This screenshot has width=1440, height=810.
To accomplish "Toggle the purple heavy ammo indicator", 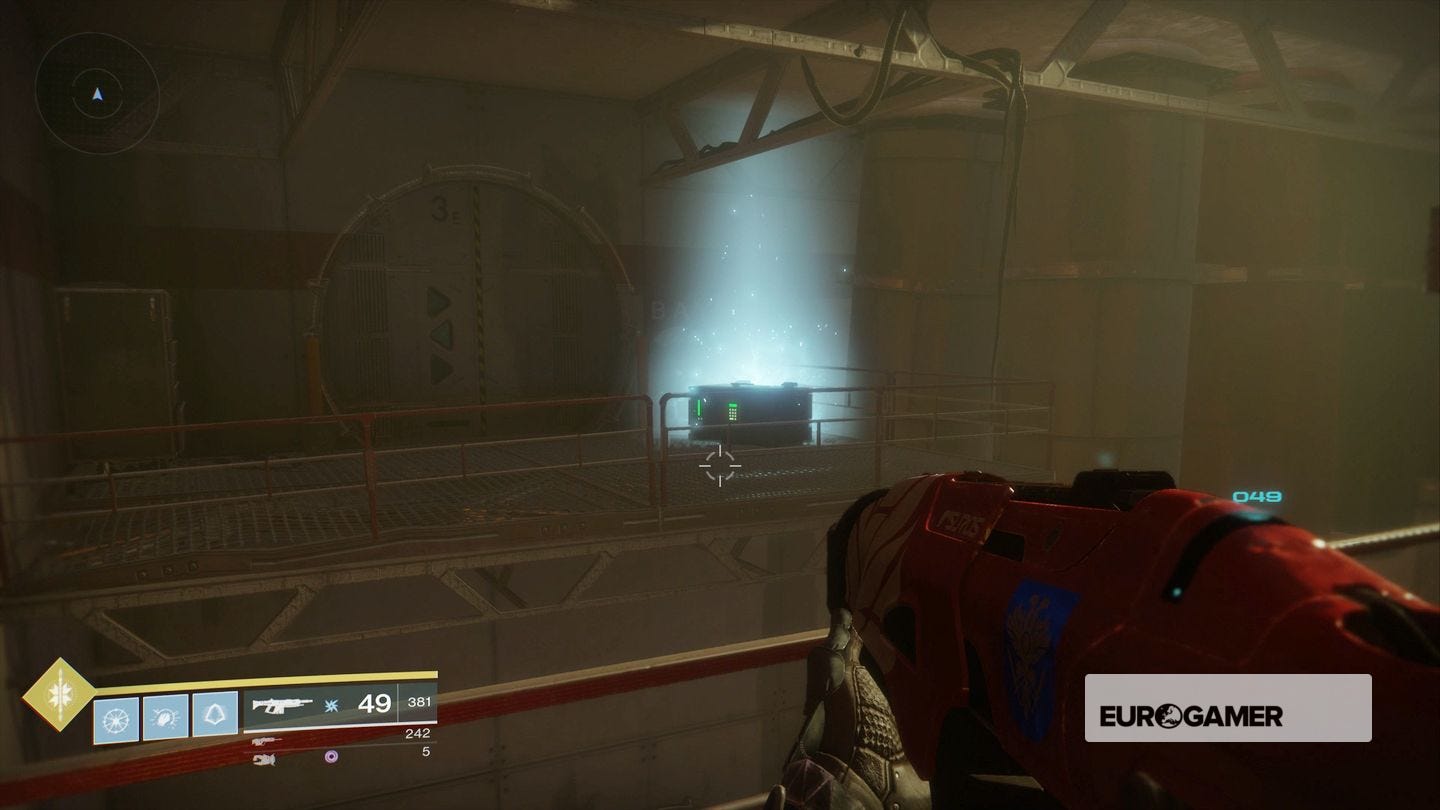I will [331, 756].
